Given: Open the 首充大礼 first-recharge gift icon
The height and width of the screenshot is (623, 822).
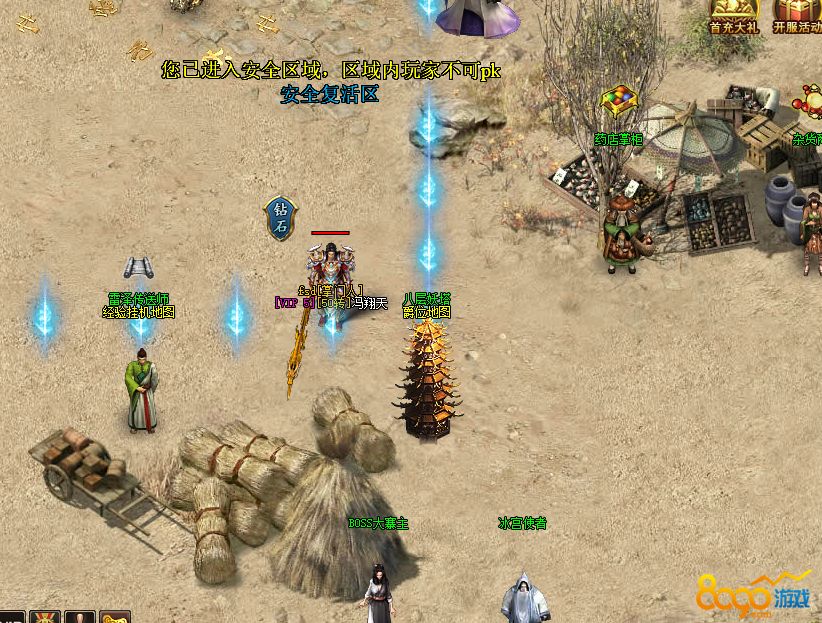Looking at the screenshot, I should (733, 15).
